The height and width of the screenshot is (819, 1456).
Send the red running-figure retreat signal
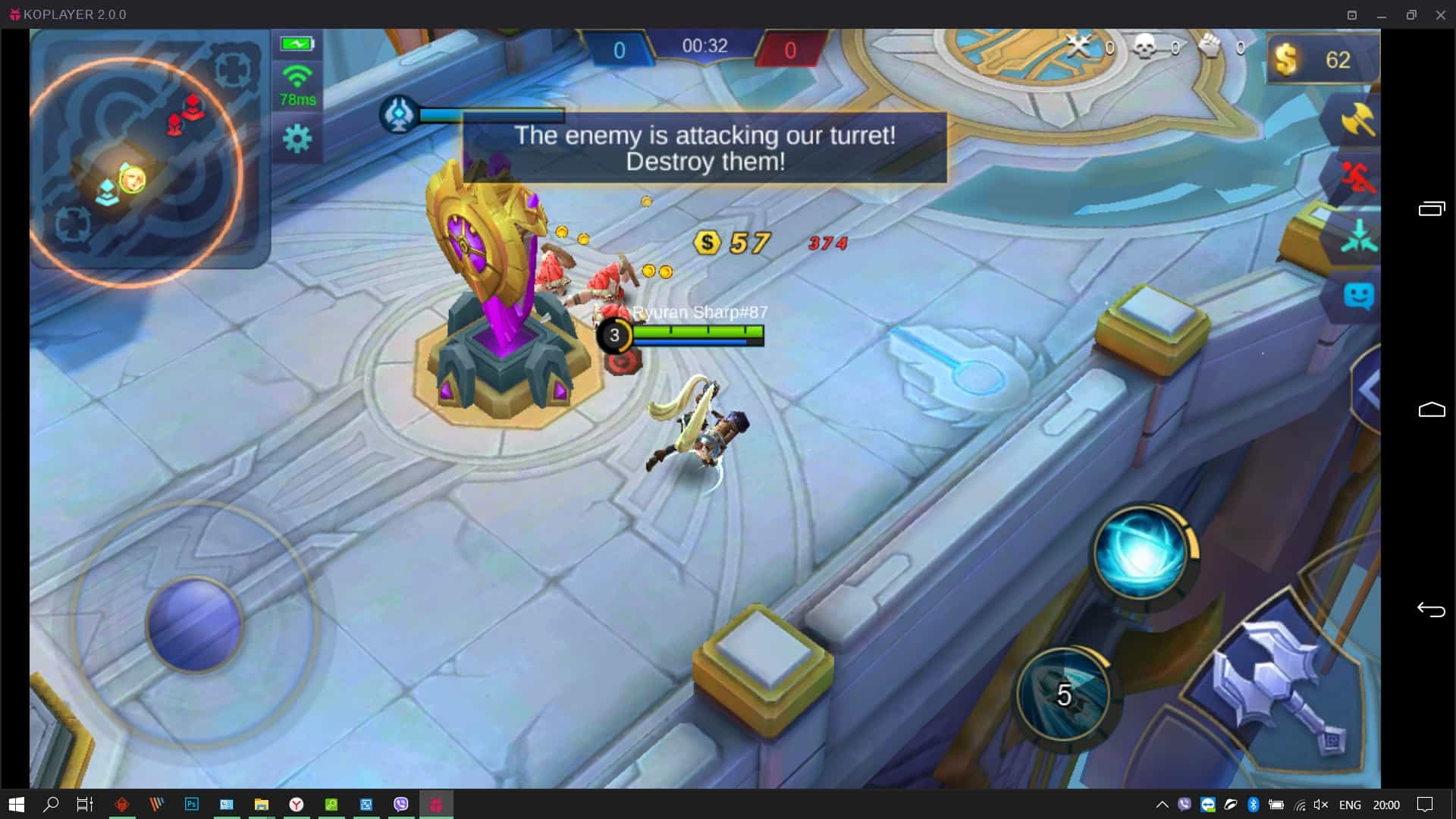click(x=1357, y=179)
